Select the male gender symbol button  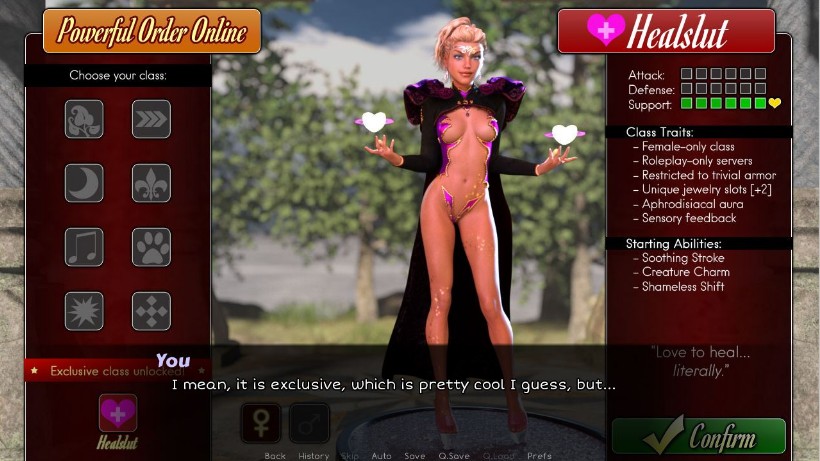click(x=309, y=423)
